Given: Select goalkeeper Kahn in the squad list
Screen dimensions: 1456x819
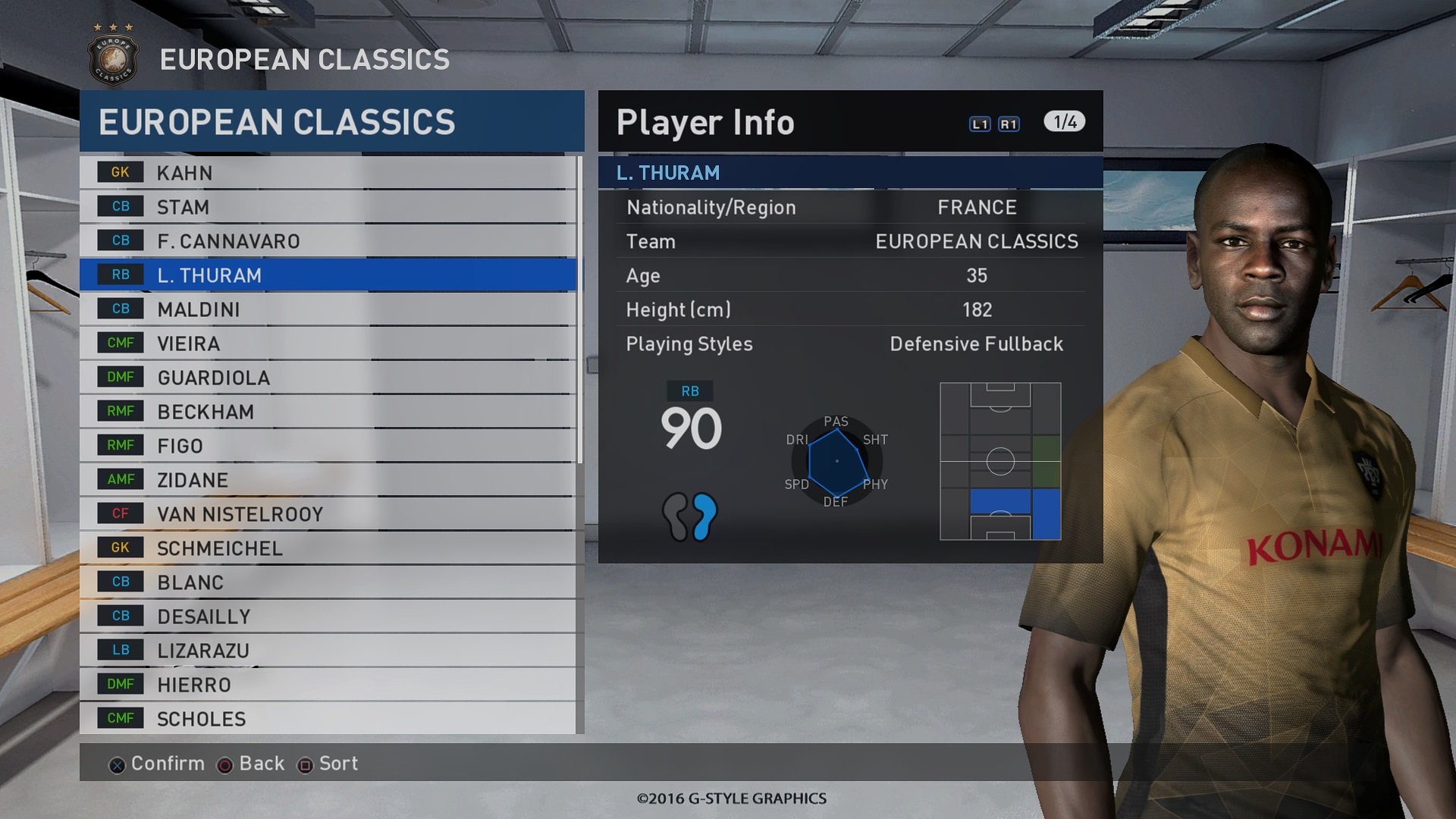Looking at the screenshot, I should (x=328, y=173).
